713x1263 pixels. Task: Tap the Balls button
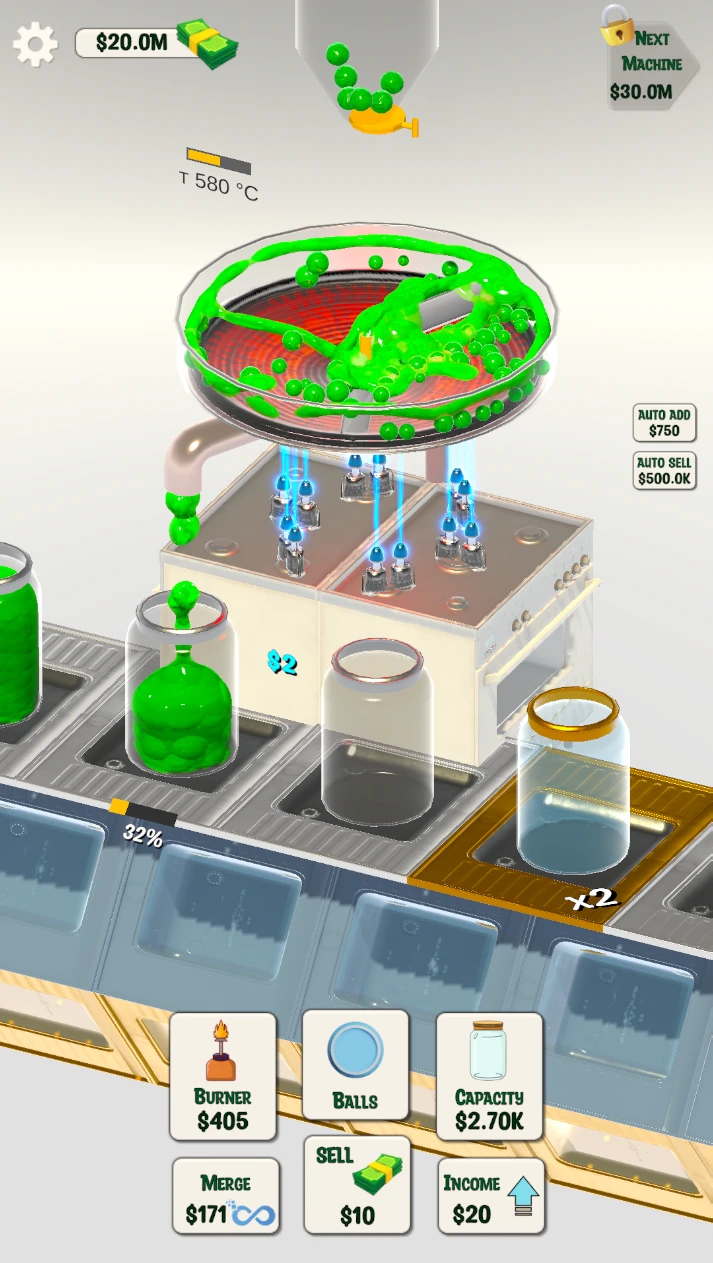[355, 1064]
